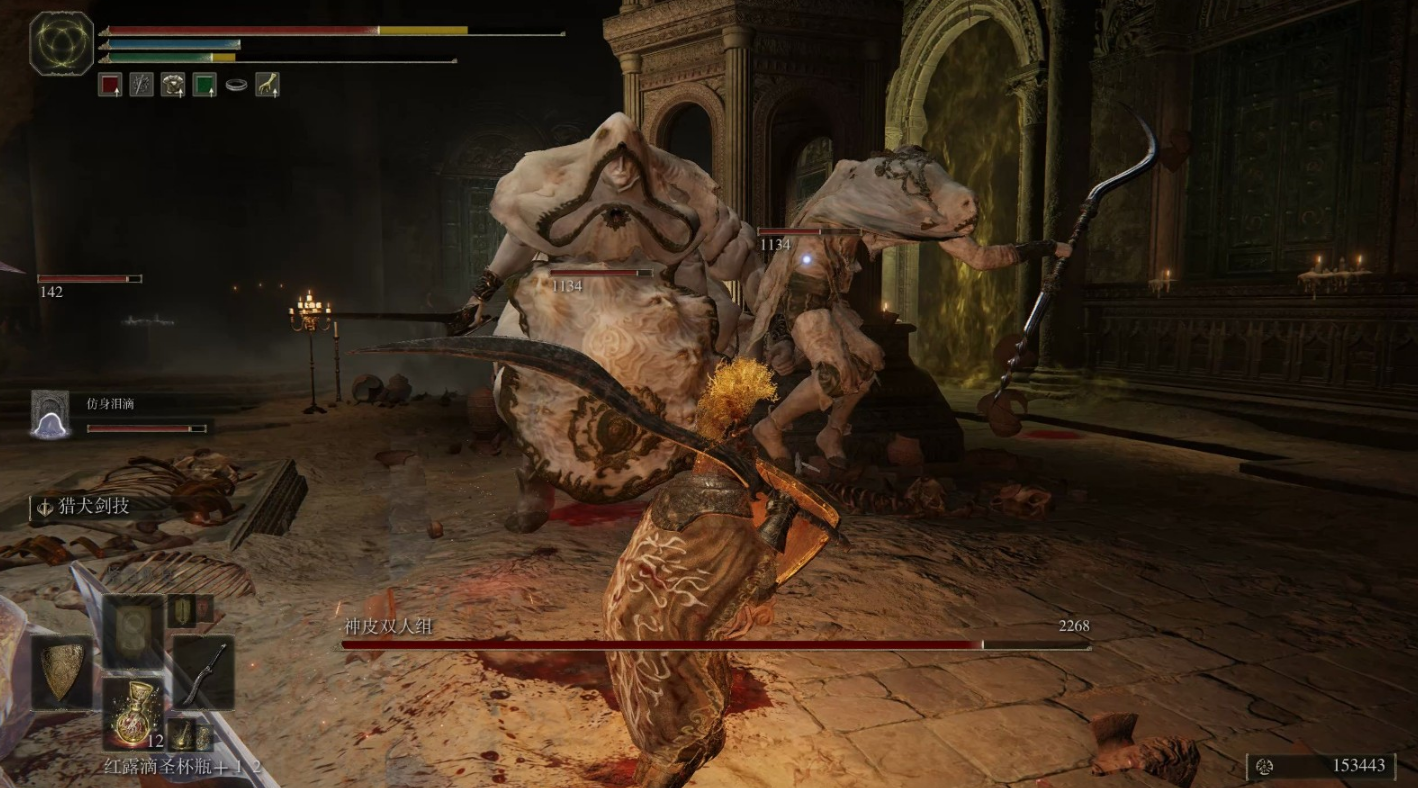The image size is (1418, 788).
Task: Click the silver ring status icon
Action: pyautogui.click(x=236, y=86)
